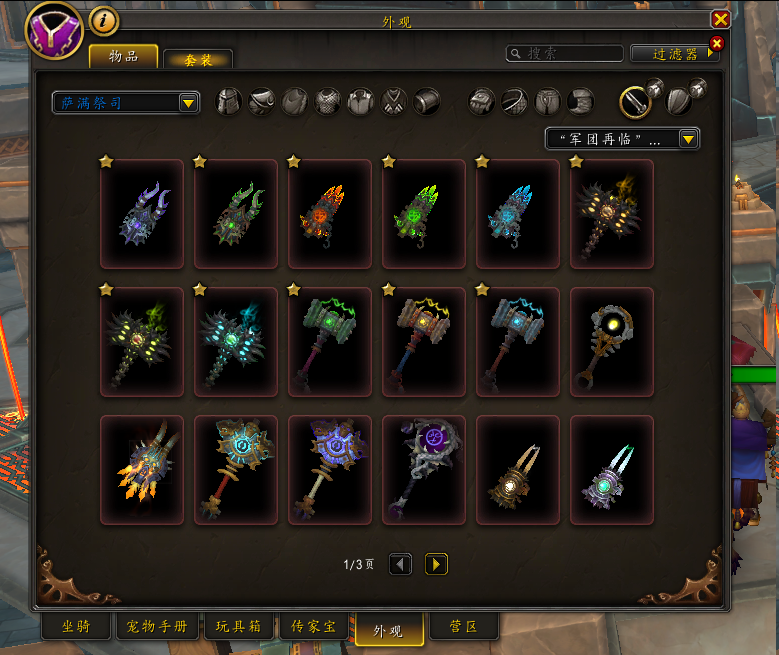Show the 营区 warband camp tab
The image size is (779, 655).
pyautogui.click(x=463, y=627)
